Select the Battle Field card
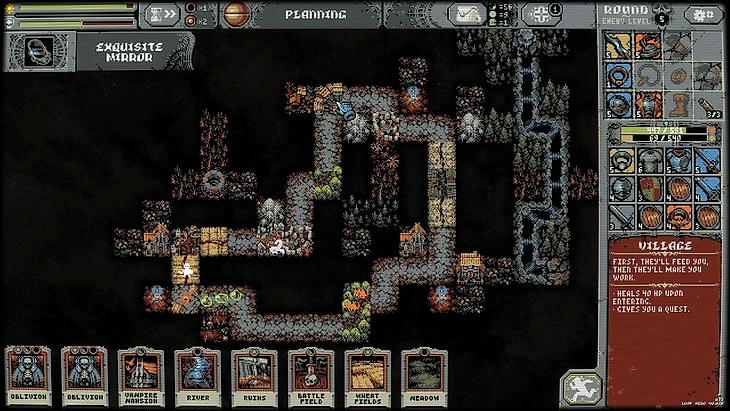 pyautogui.click(x=311, y=377)
